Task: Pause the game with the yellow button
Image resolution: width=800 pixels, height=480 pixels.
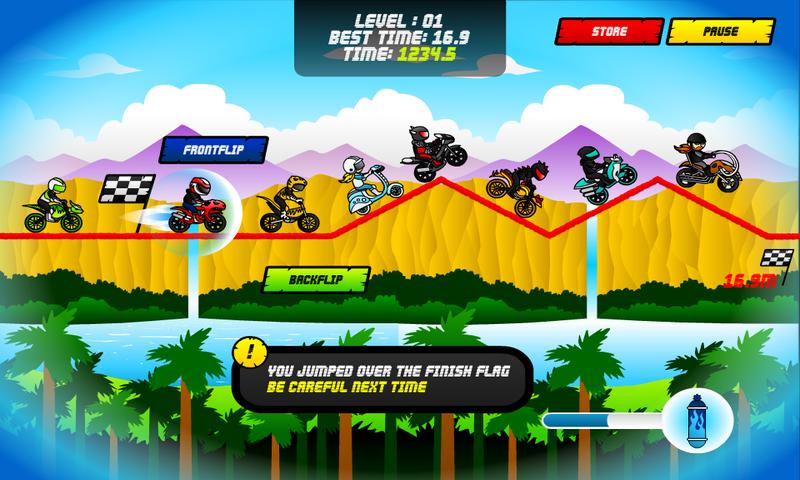Action: tap(721, 32)
